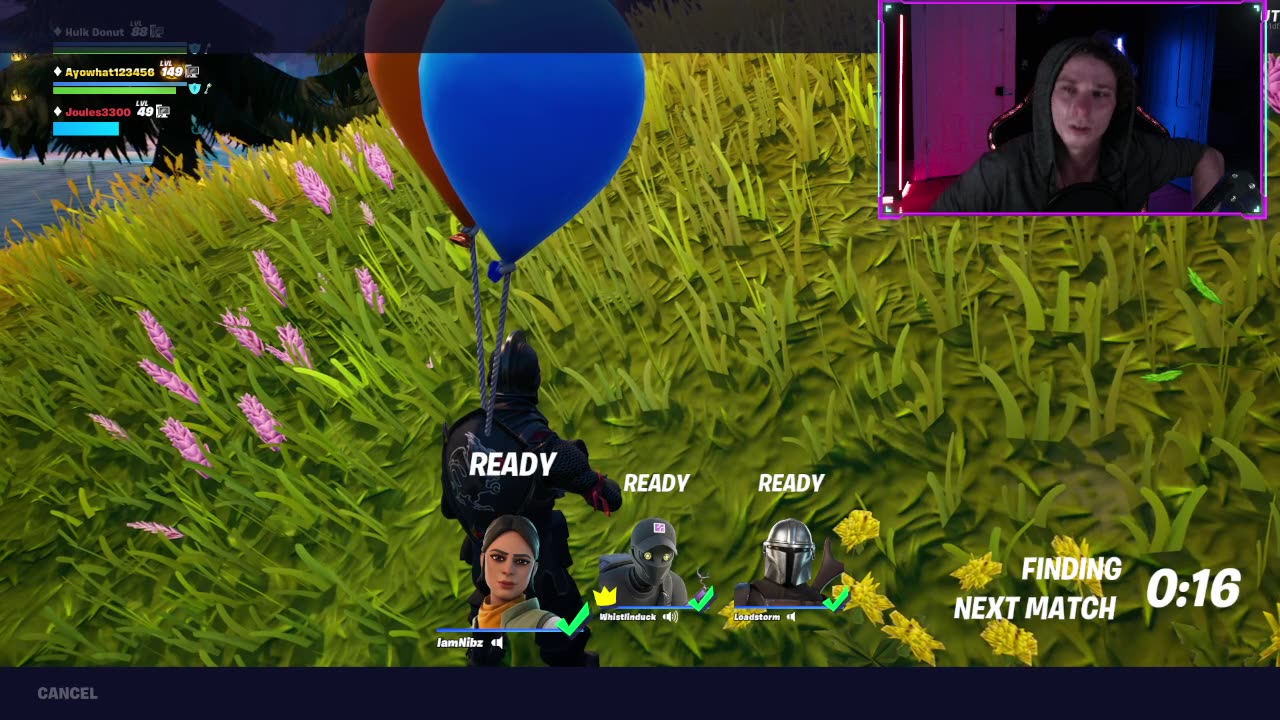Image resolution: width=1280 pixels, height=720 pixels.
Task: Click Loadstorm's green ready checkmark
Action: tap(833, 603)
